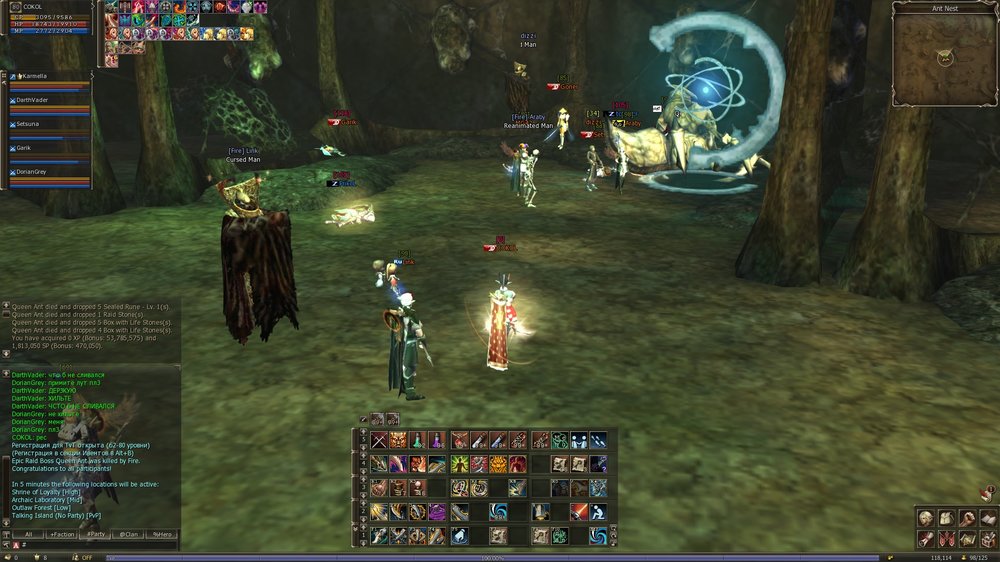This screenshot has width=1000, height=562.
Task: Open the skills book icon
Action: tap(986, 518)
